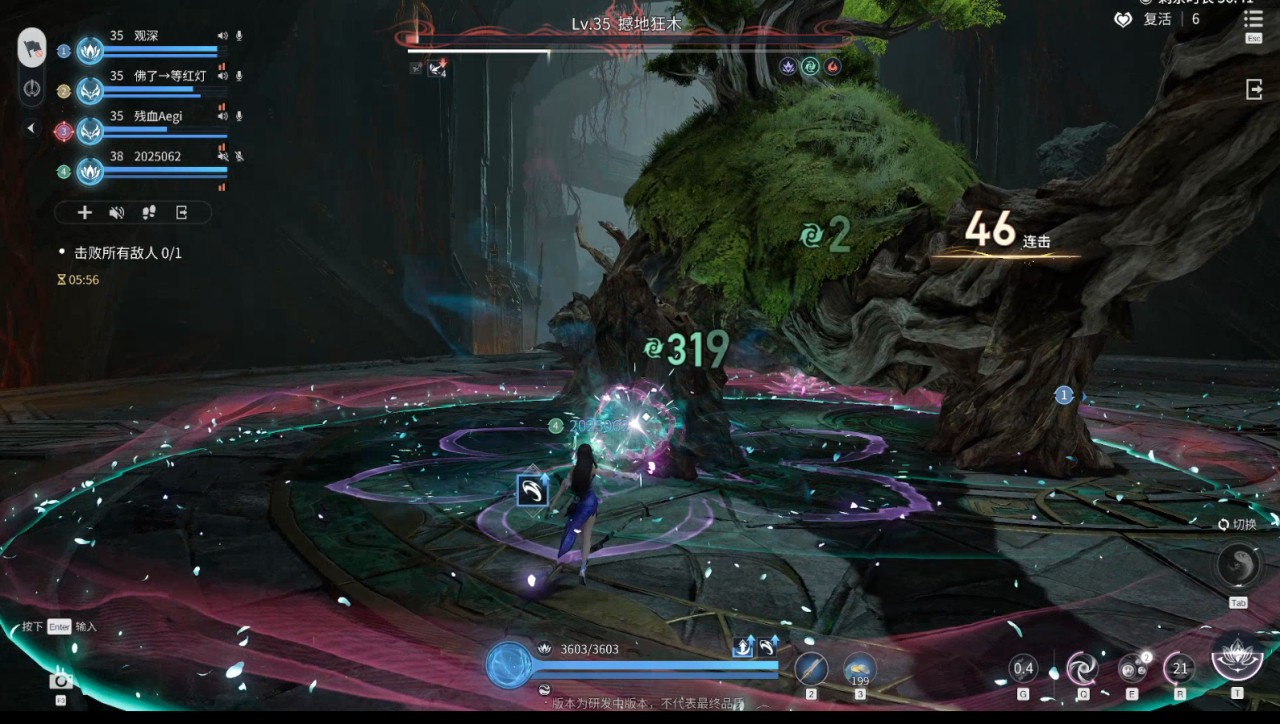This screenshot has height=724, width=1280.
Task: Invite a player with the plus button
Action: tap(85, 212)
